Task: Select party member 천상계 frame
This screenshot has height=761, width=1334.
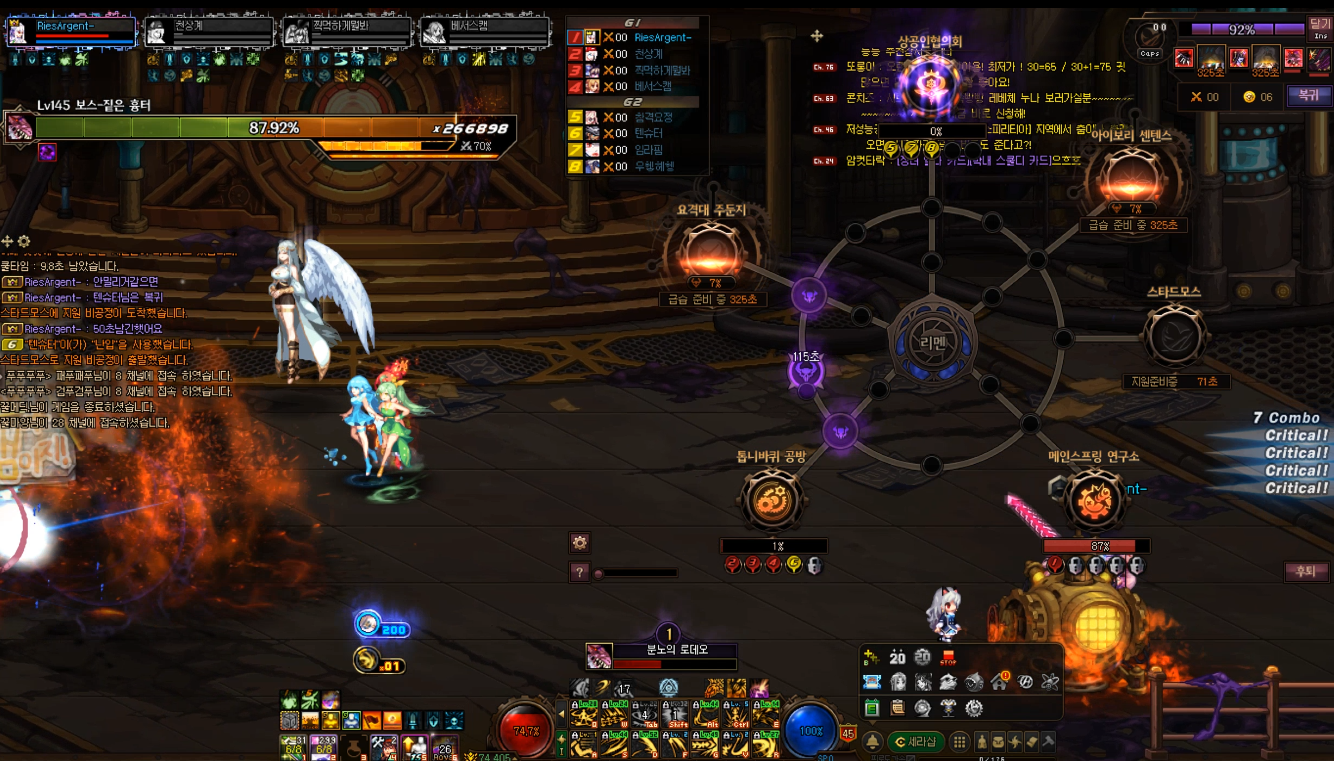Action: click(x=209, y=32)
